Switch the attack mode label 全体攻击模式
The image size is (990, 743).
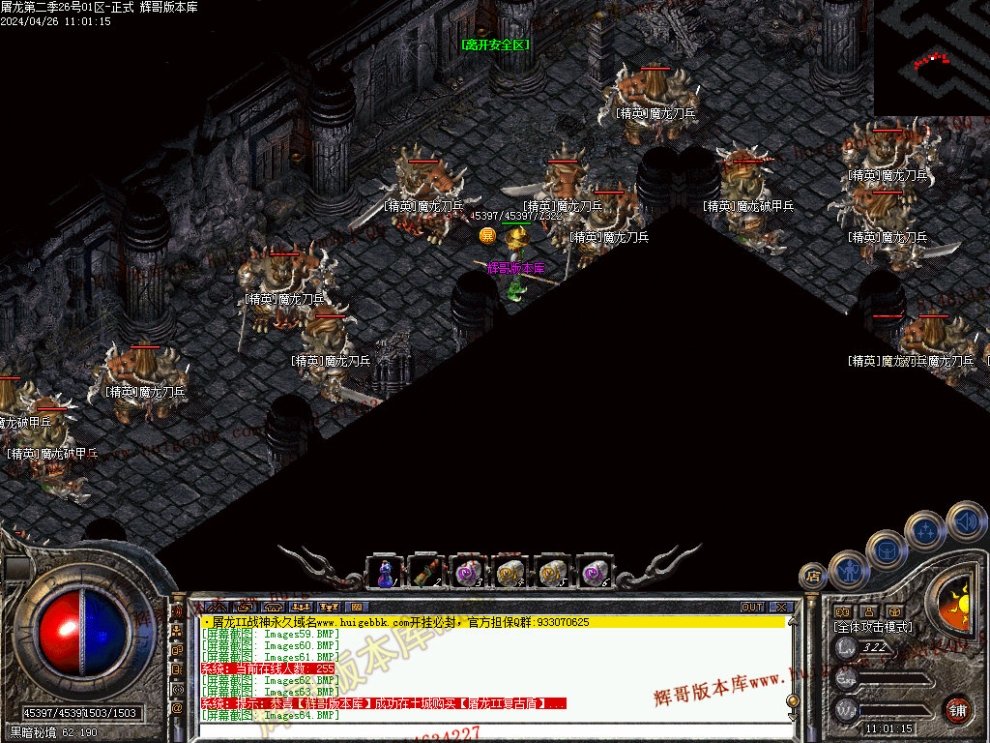(873, 627)
